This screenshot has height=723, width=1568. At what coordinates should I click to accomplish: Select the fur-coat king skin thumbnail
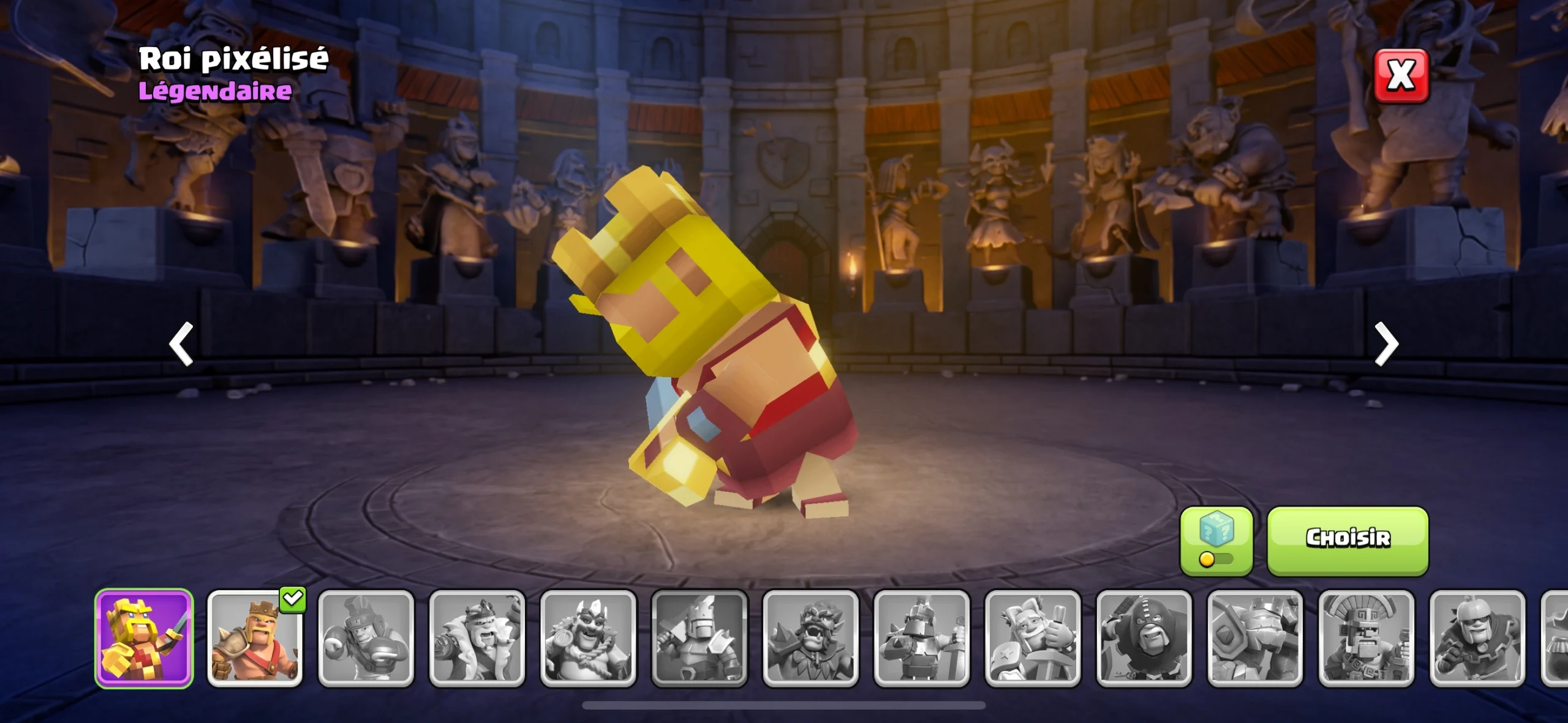pyautogui.click(x=477, y=638)
